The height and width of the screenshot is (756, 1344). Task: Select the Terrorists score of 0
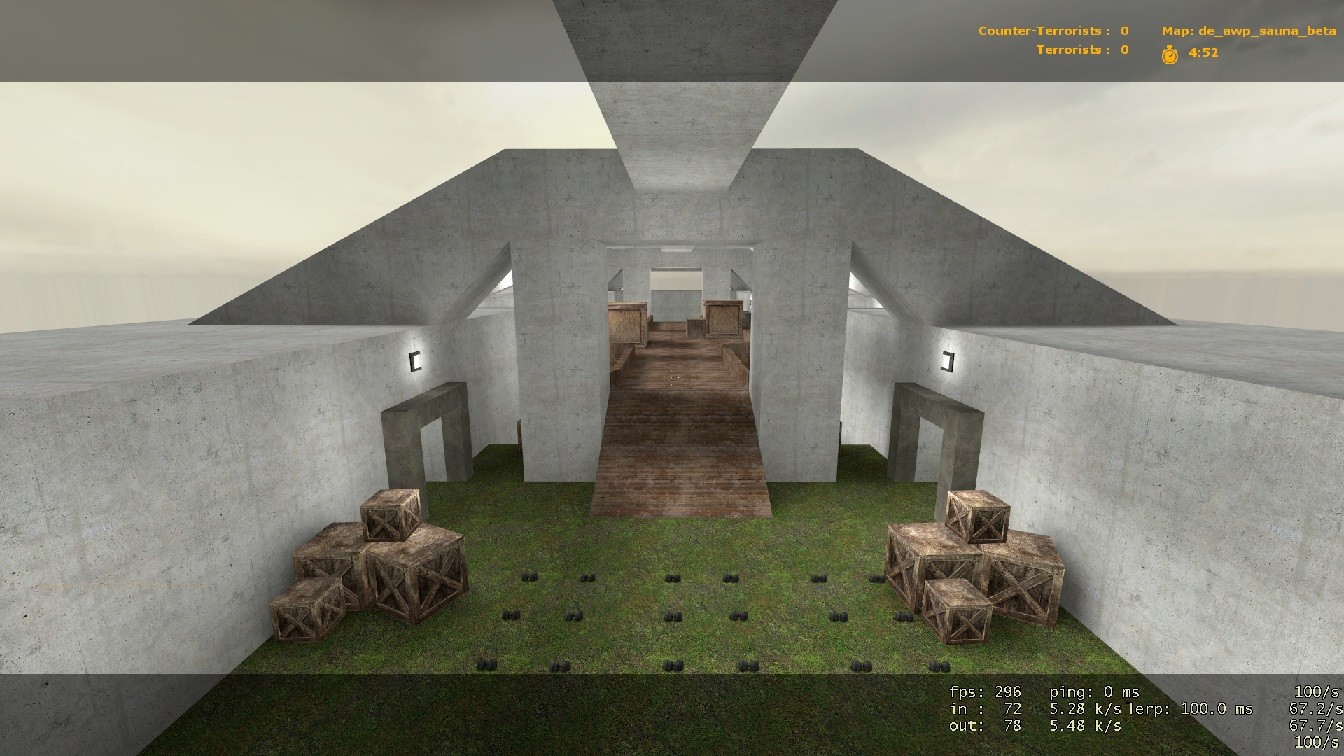coord(1122,50)
